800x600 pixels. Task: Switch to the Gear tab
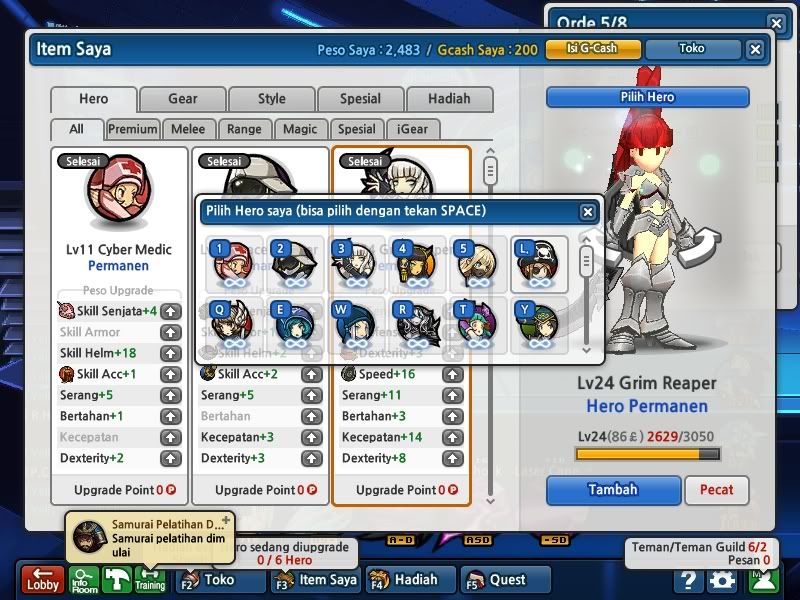click(x=182, y=99)
